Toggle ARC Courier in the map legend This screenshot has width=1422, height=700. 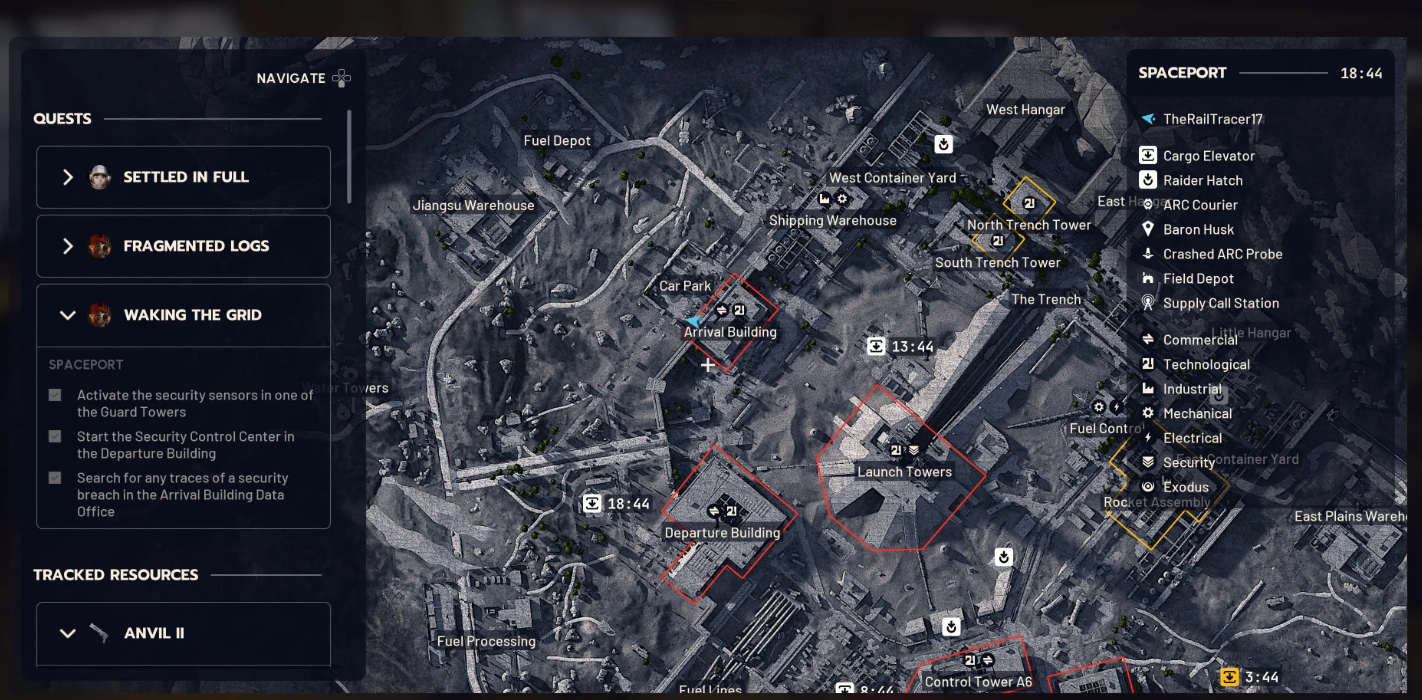point(1200,205)
